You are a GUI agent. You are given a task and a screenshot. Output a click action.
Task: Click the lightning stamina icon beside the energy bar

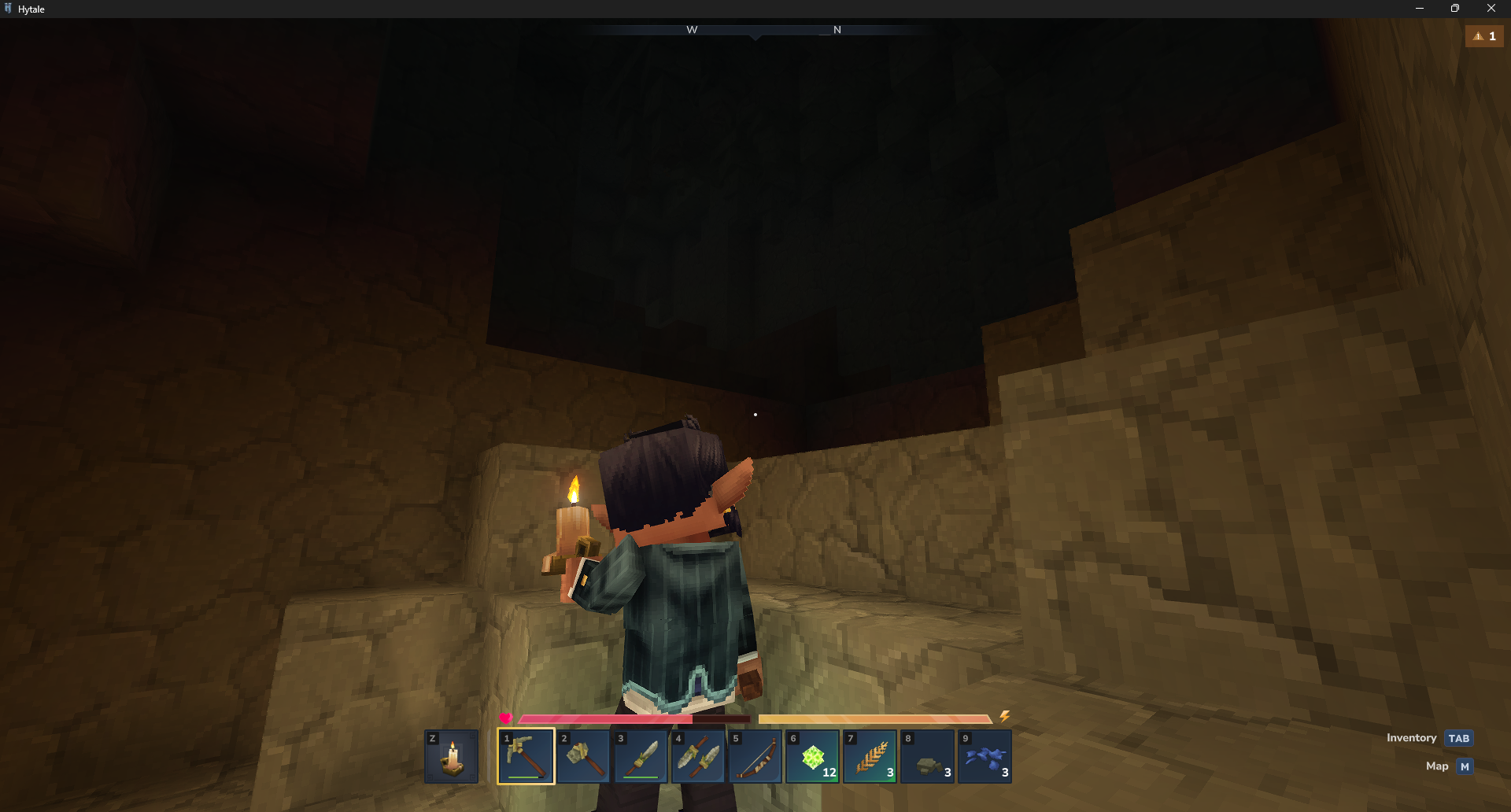1005,717
